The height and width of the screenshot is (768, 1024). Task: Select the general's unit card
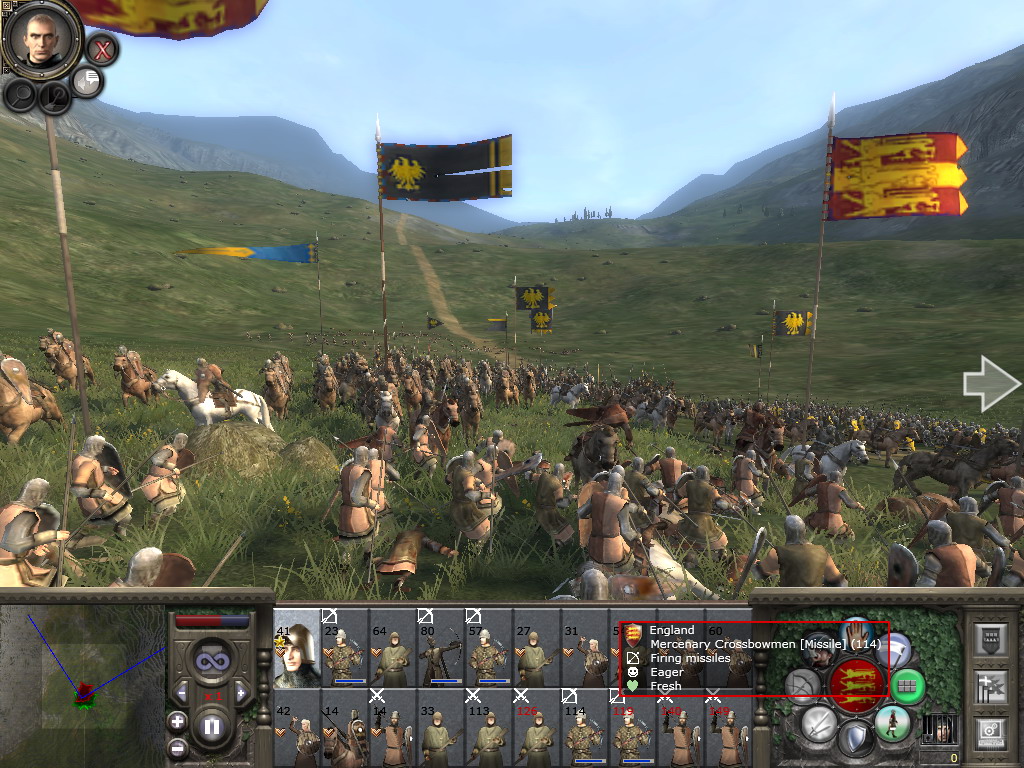[x=296, y=648]
